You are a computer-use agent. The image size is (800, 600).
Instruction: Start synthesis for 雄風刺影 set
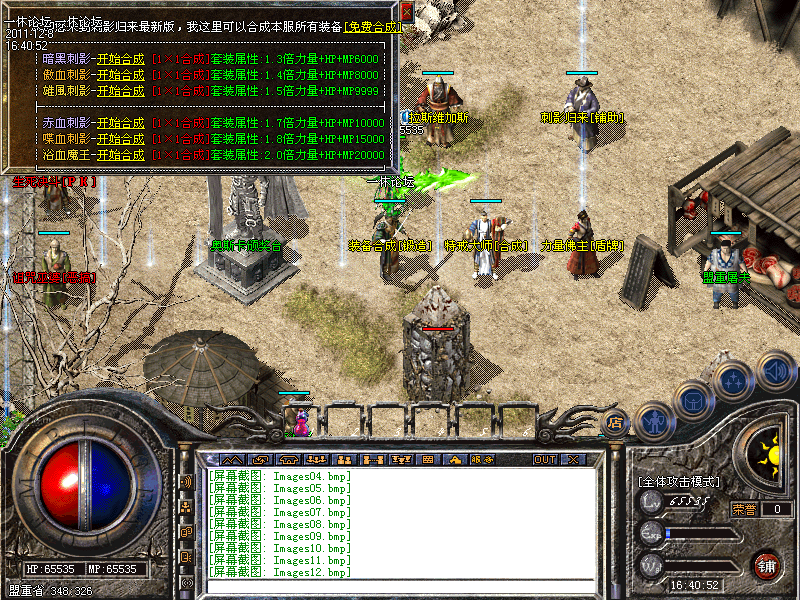(x=120, y=91)
